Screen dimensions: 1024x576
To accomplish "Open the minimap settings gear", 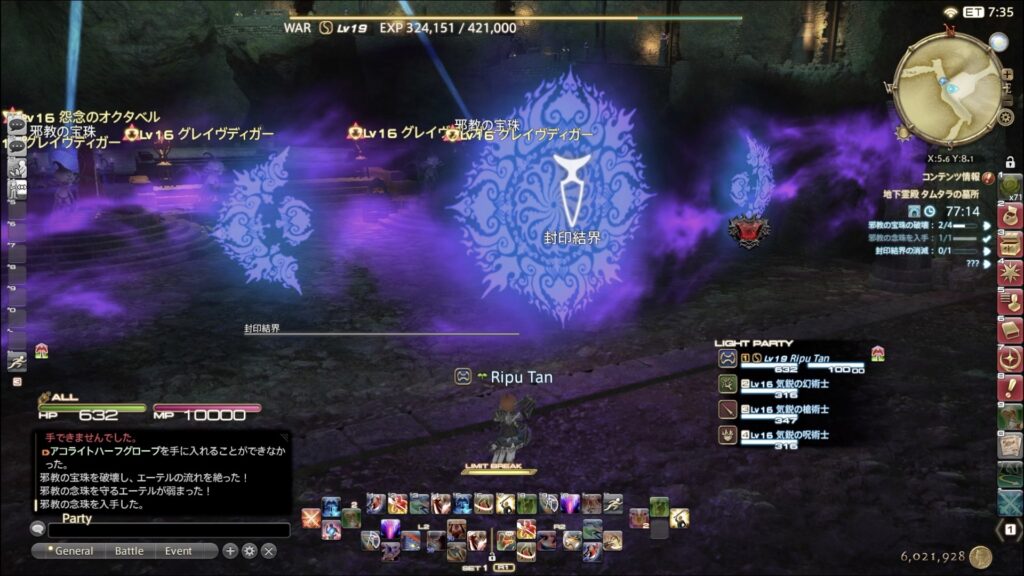I will coord(1006,117).
